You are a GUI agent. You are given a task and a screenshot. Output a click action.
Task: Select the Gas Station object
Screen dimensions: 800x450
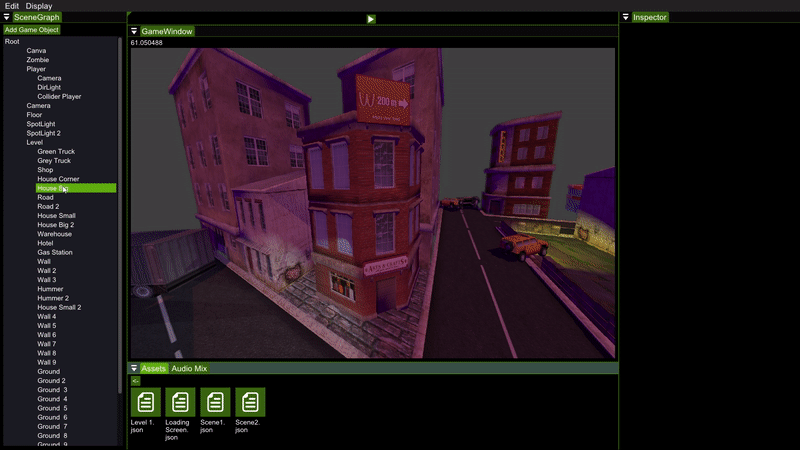(56, 252)
